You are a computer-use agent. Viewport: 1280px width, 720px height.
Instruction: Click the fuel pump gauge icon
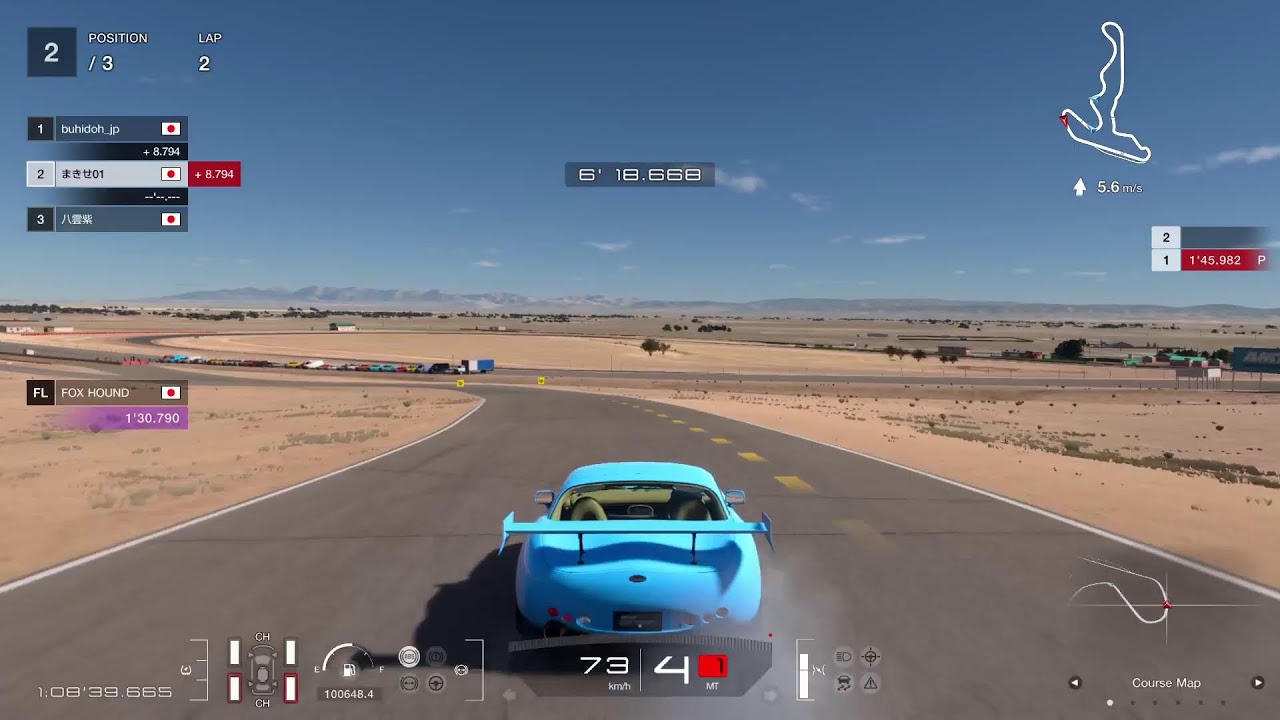click(x=349, y=669)
